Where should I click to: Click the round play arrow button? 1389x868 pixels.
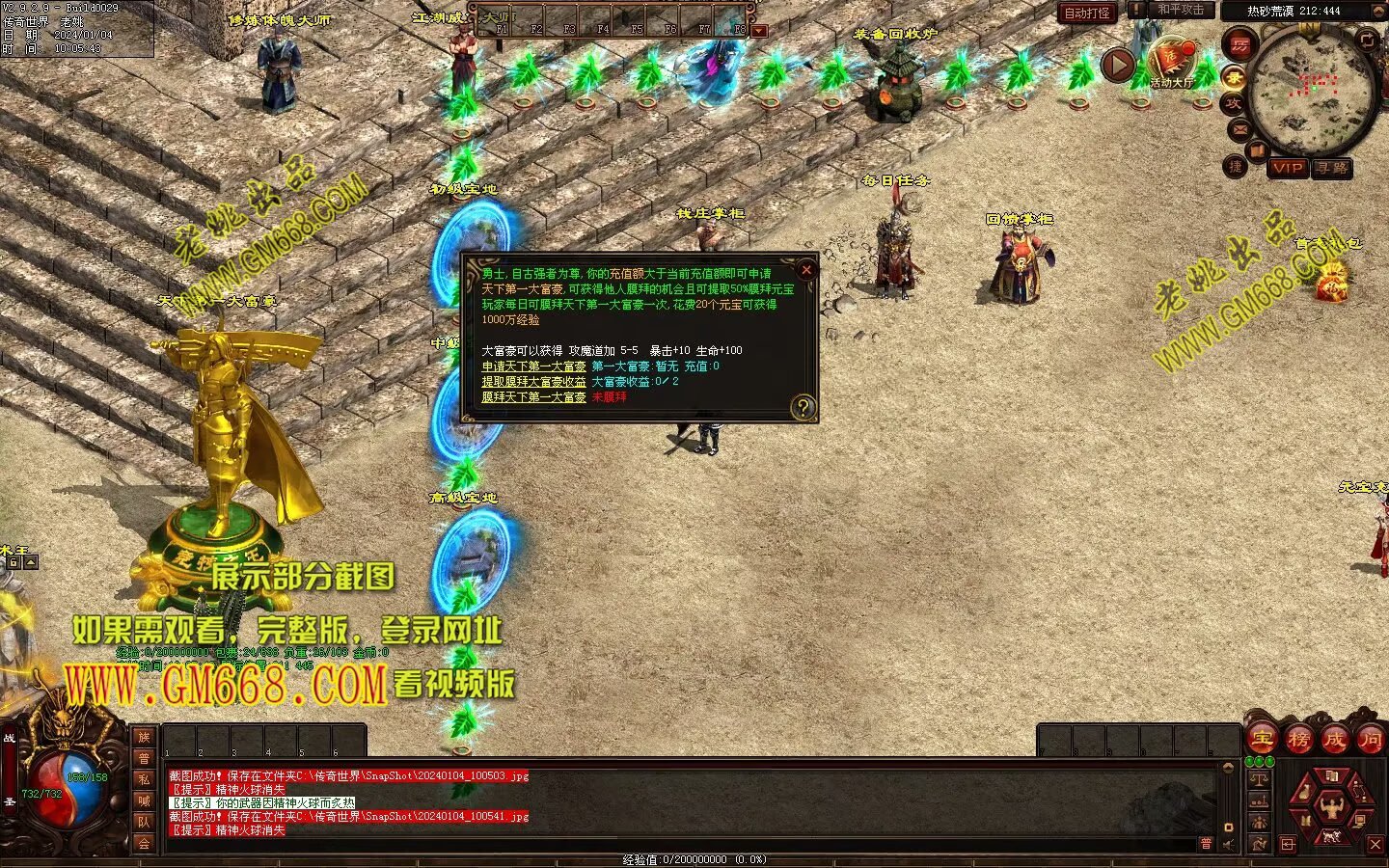1118,66
